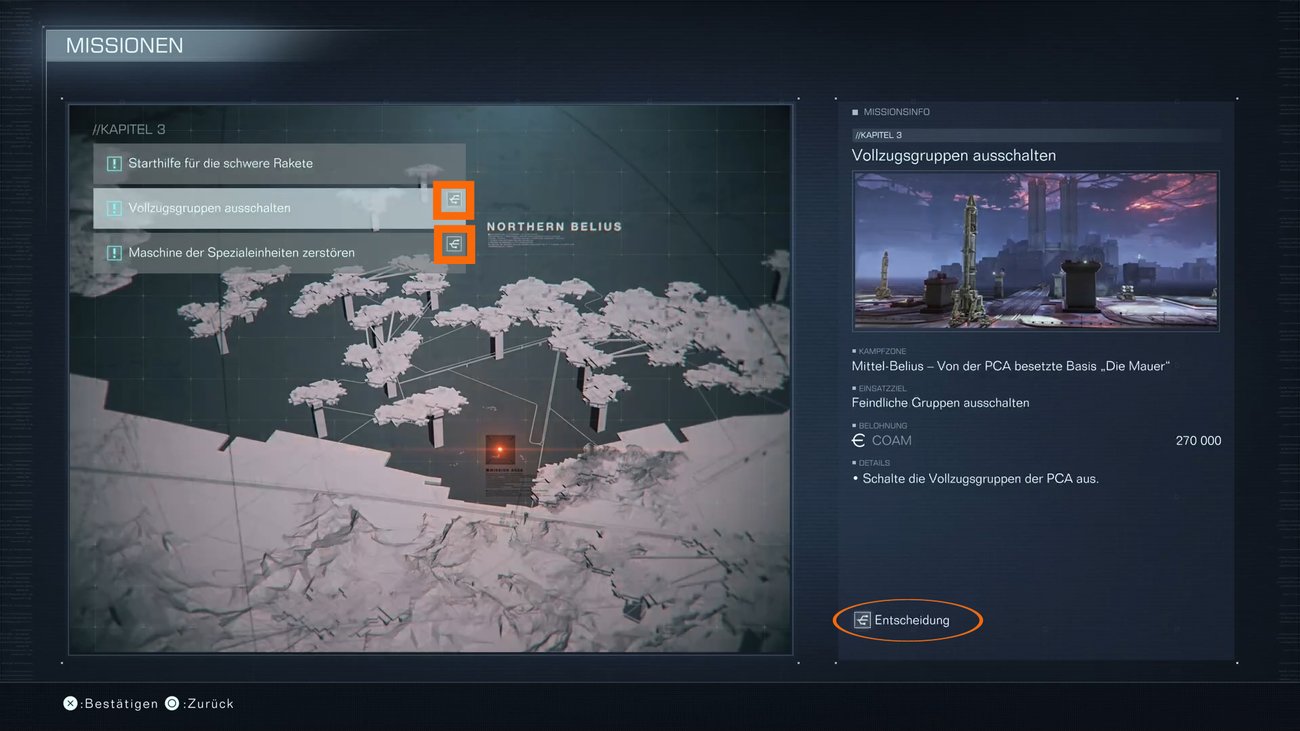This screenshot has height=731, width=1300.
Task: Select the Starthilfe für die schwere Rakete mission
Action: [220, 163]
